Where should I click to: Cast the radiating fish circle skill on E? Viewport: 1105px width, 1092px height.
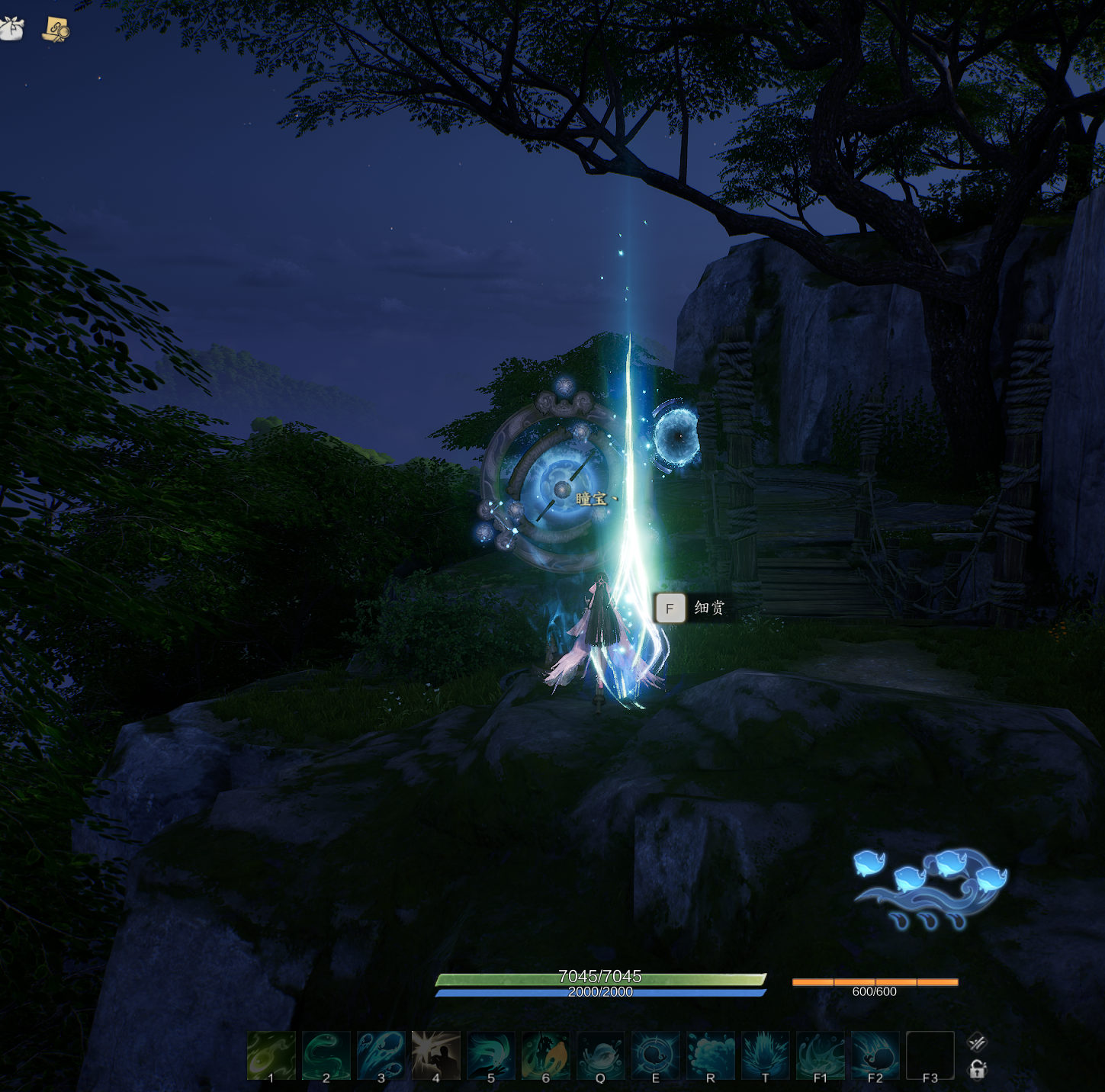pyautogui.click(x=655, y=1055)
